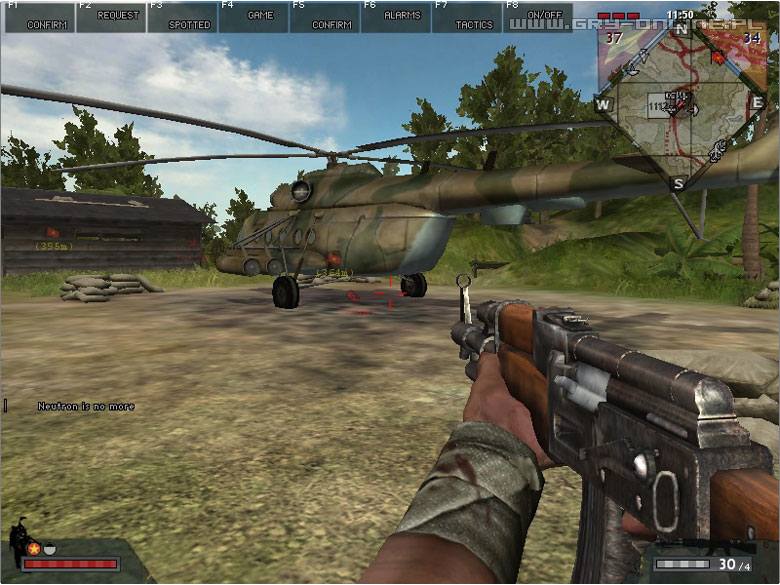The height and width of the screenshot is (585, 780).
Task: Open the F4 Game radio menu
Action: [254, 17]
